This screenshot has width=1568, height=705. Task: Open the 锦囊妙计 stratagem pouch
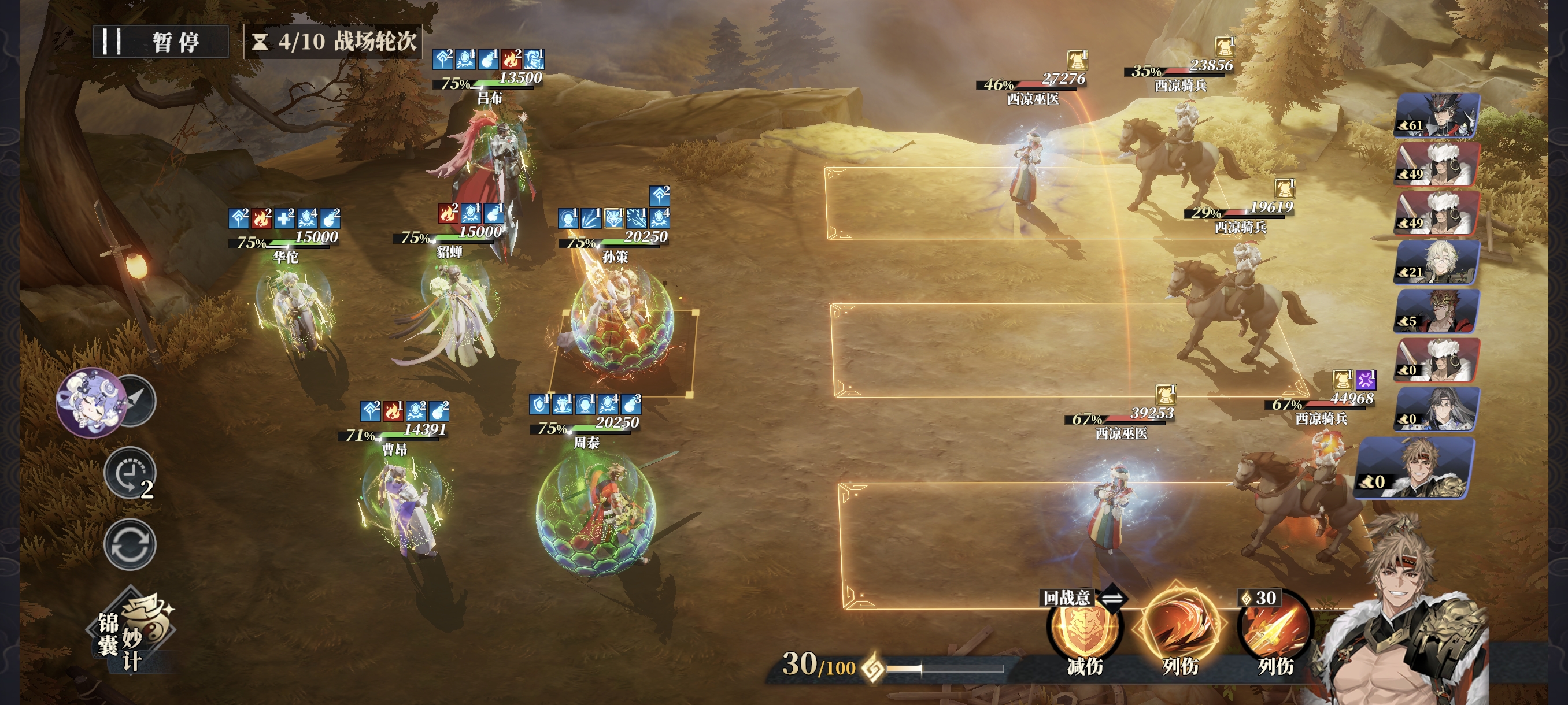coord(135,633)
